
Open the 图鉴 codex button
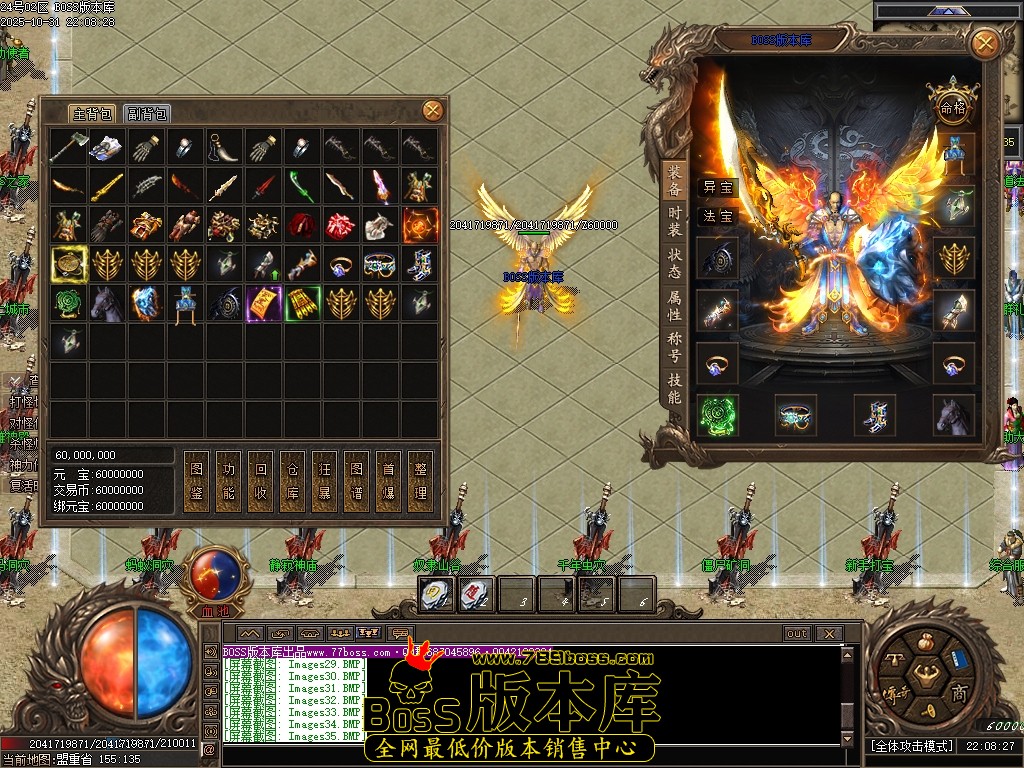[196, 481]
